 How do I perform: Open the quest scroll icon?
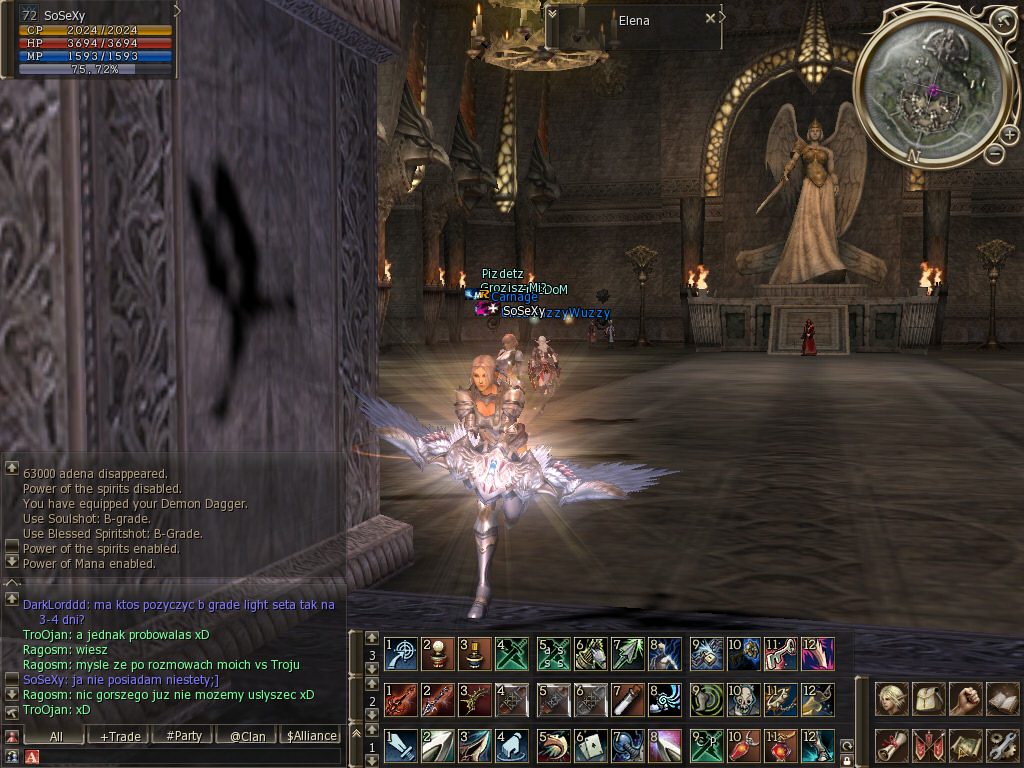(x=892, y=745)
